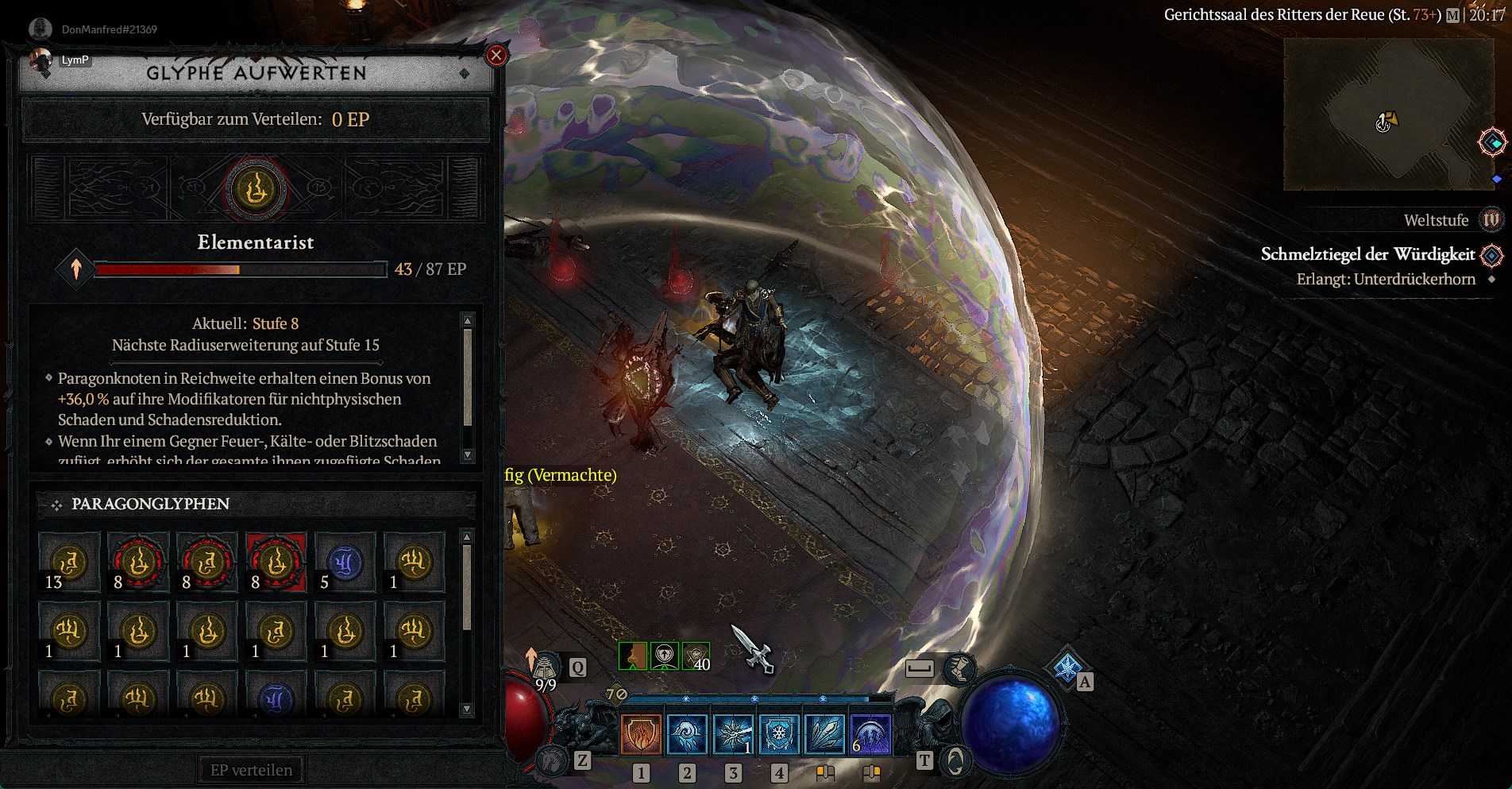Use the evade boot icon

point(959,669)
